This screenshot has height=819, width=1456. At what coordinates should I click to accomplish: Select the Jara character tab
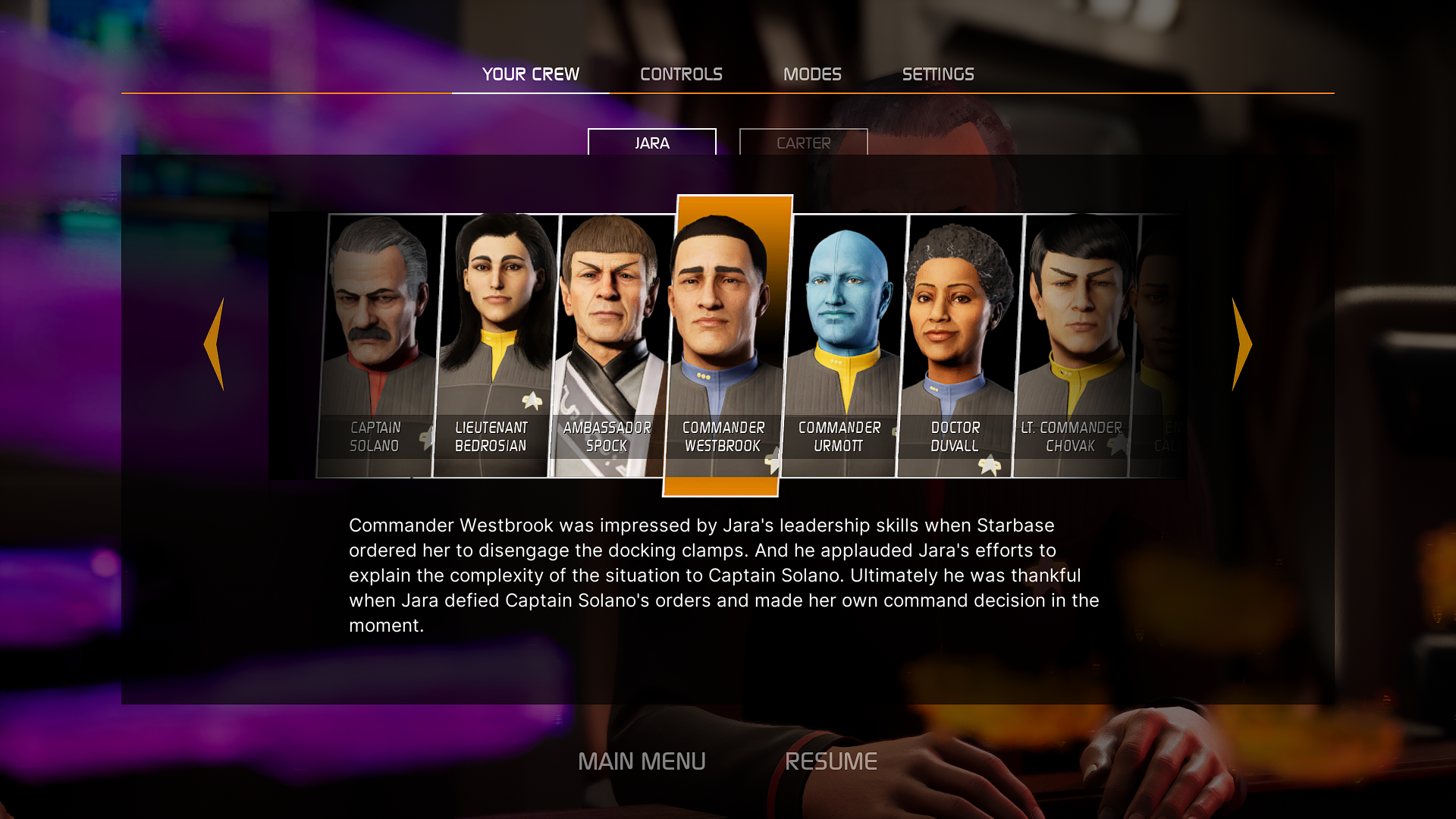pos(651,143)
